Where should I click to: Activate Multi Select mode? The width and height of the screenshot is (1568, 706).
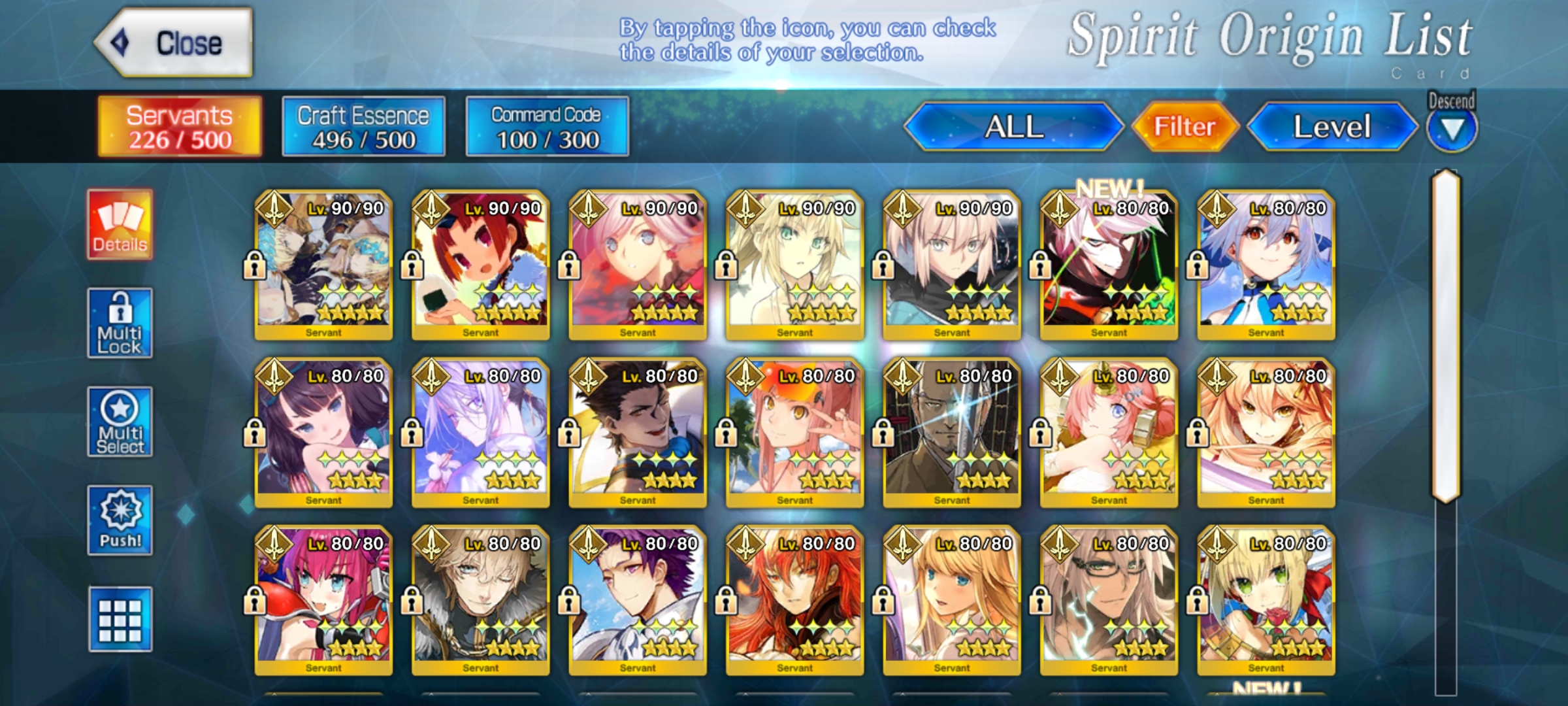coord(120,422)
